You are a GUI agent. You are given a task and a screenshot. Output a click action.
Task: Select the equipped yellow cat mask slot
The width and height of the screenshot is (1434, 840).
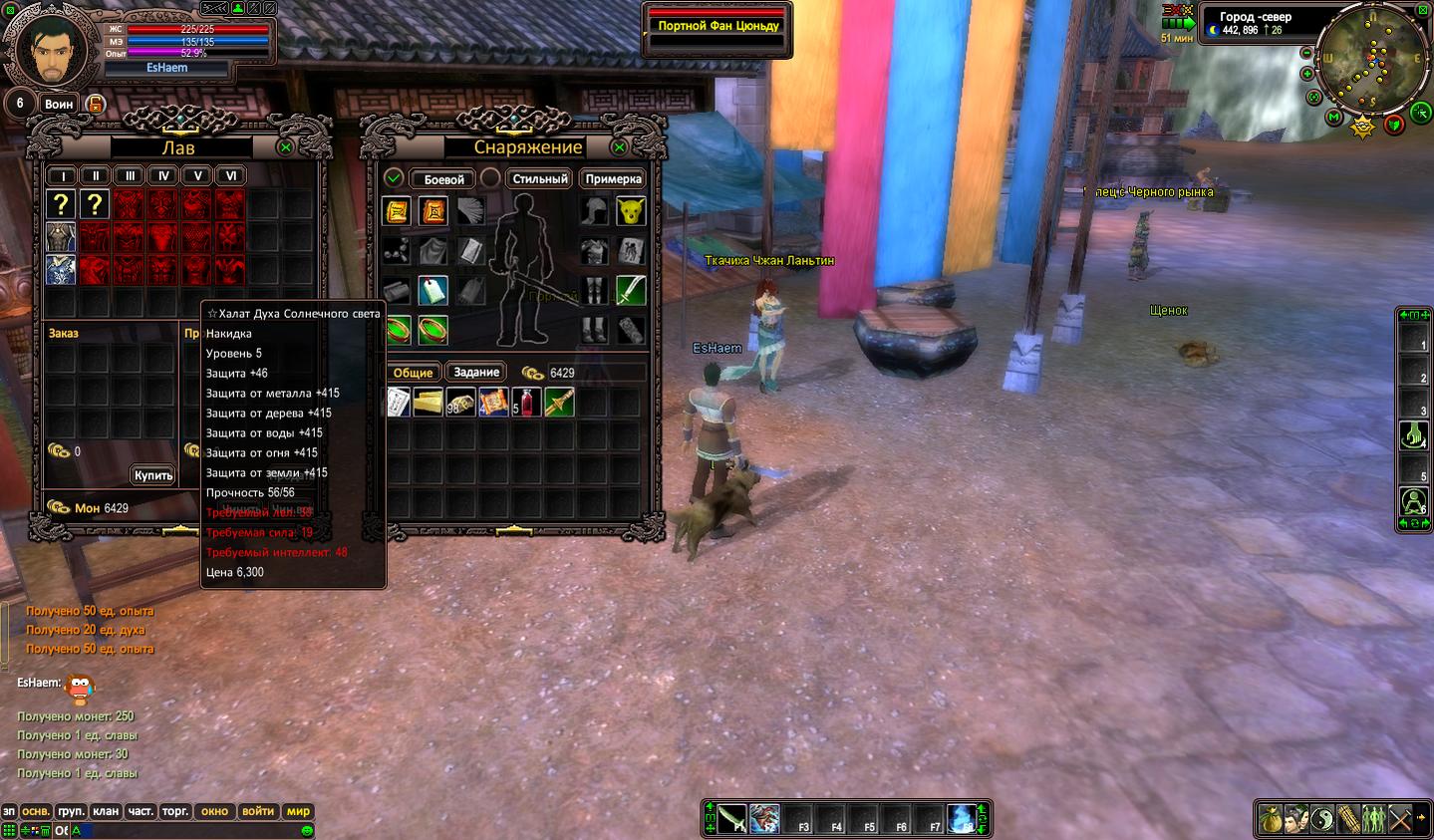tap(630, 211)
